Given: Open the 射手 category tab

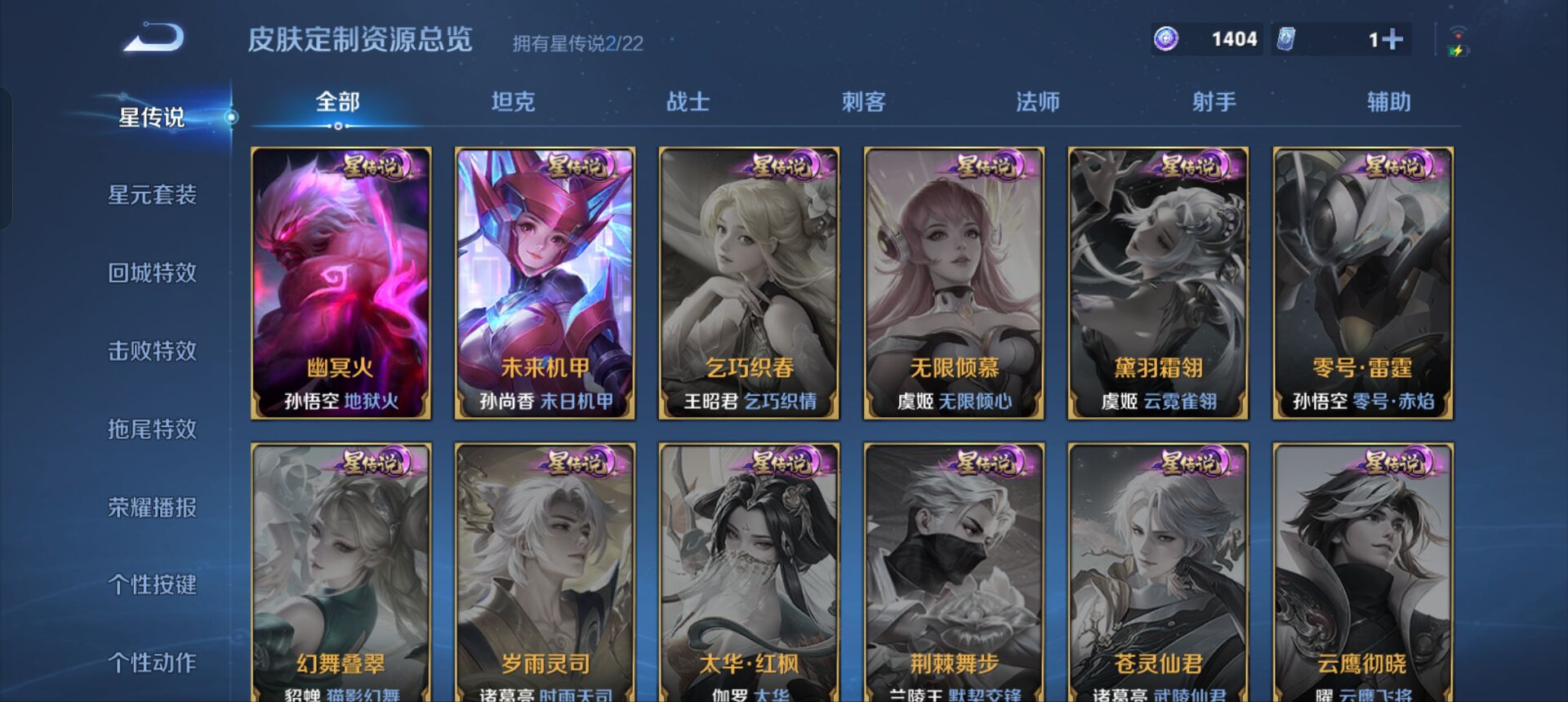Looking at the screenshot, I should (x=1212, y=102).
